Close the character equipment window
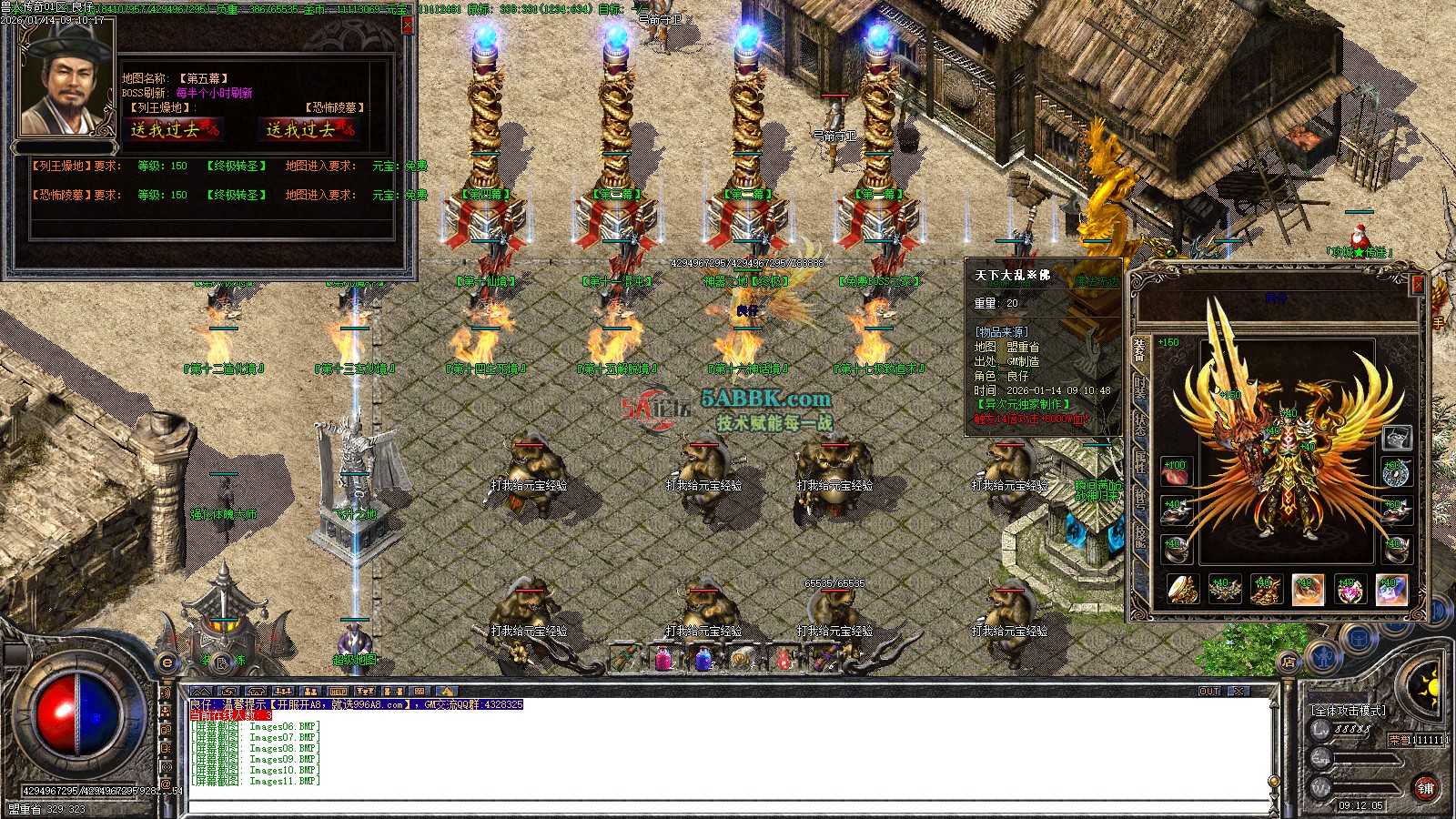1456x819 pixels. (x=1417, y=285)
